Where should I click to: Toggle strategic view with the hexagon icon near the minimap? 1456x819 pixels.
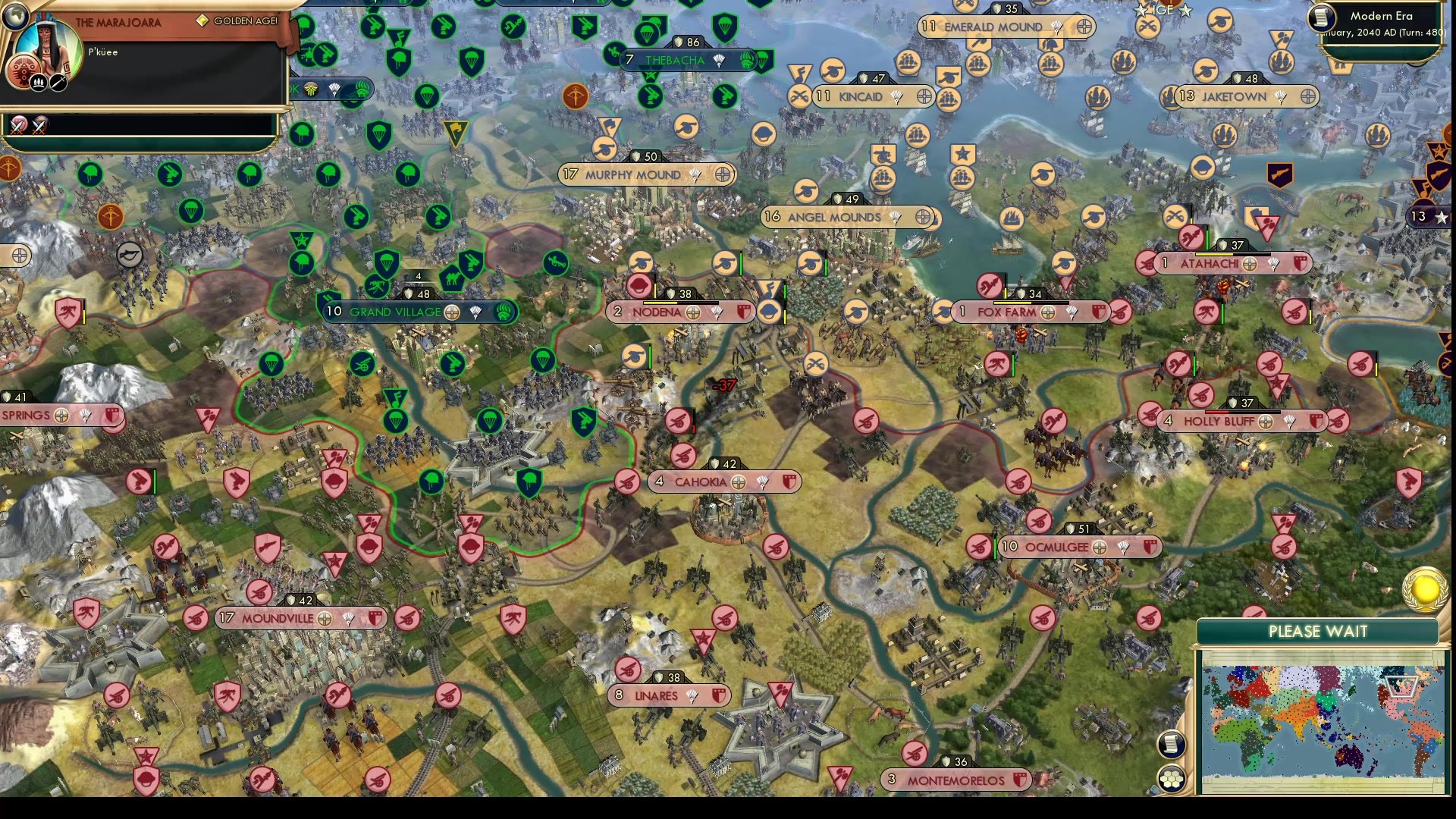pos(1173,780)
